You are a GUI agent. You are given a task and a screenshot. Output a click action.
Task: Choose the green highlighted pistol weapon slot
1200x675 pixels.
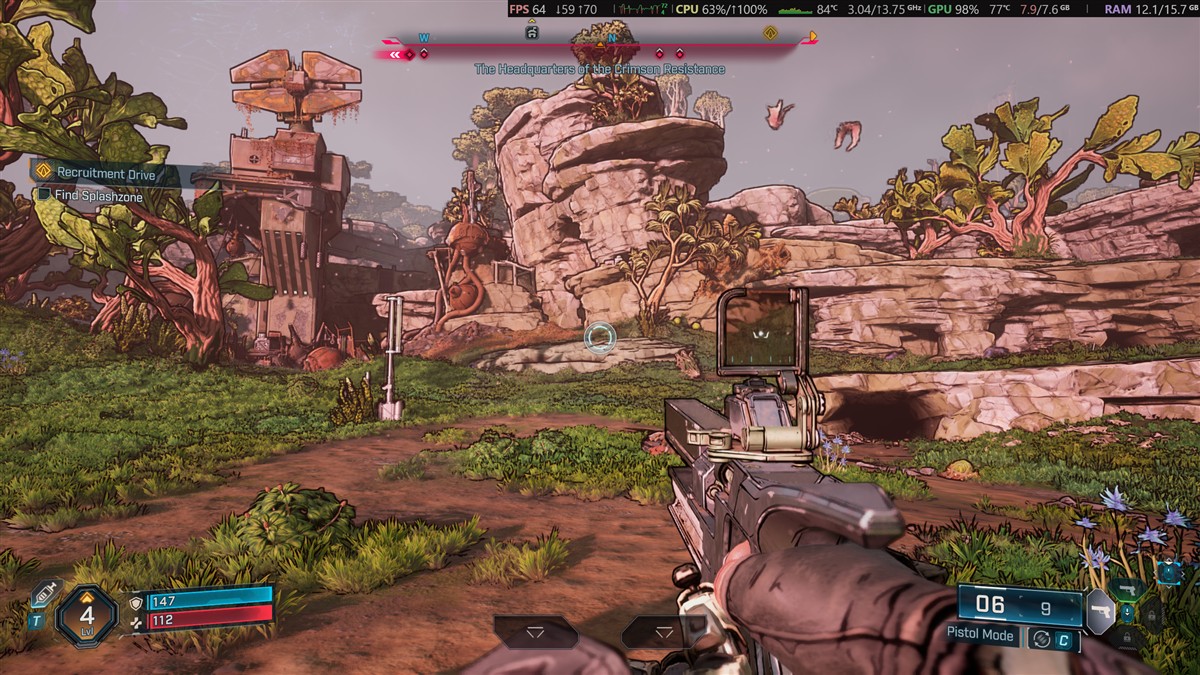(x=1128, y=588)
